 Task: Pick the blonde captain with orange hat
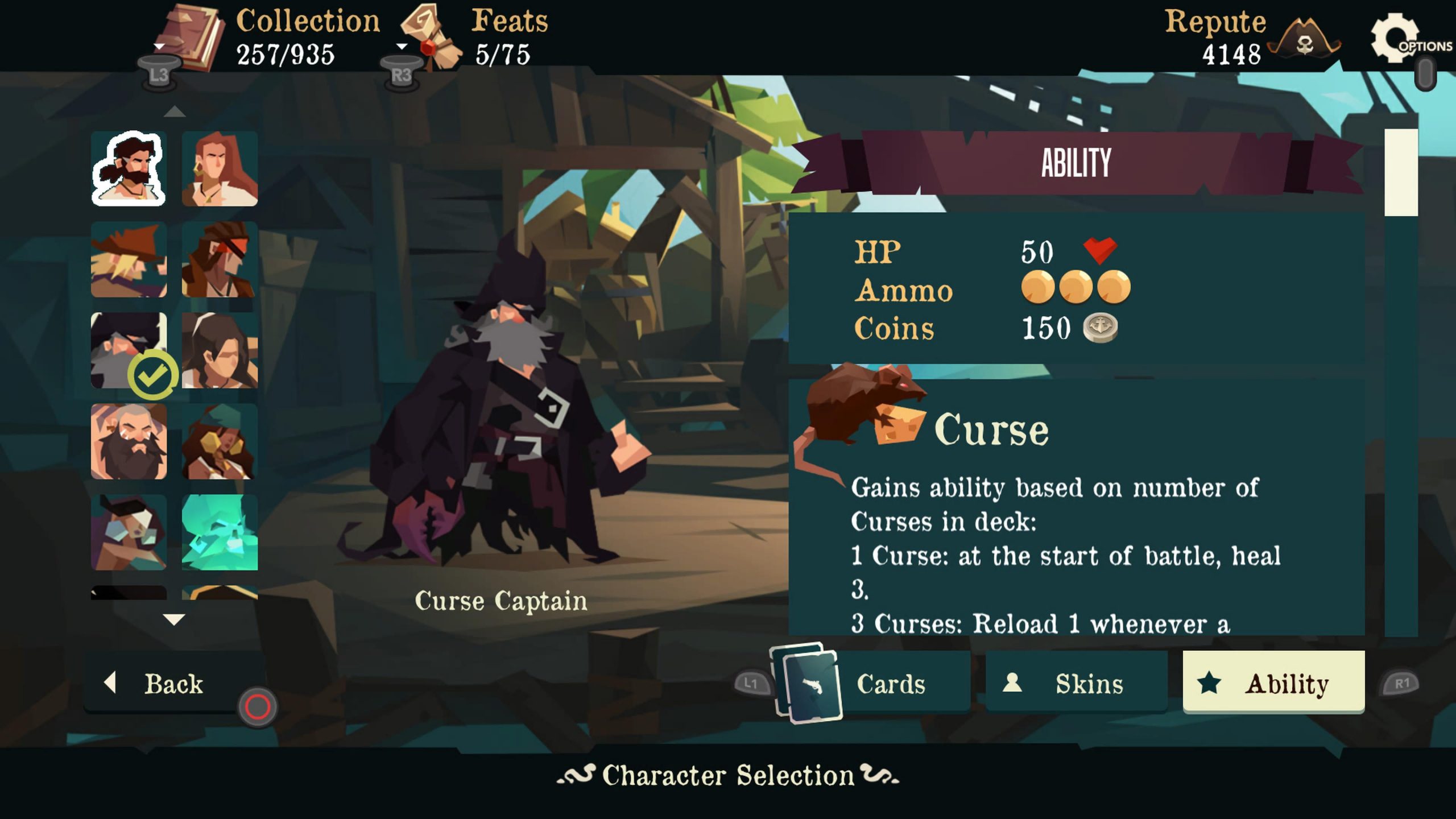pyautogui.click(x=129, y=260)
